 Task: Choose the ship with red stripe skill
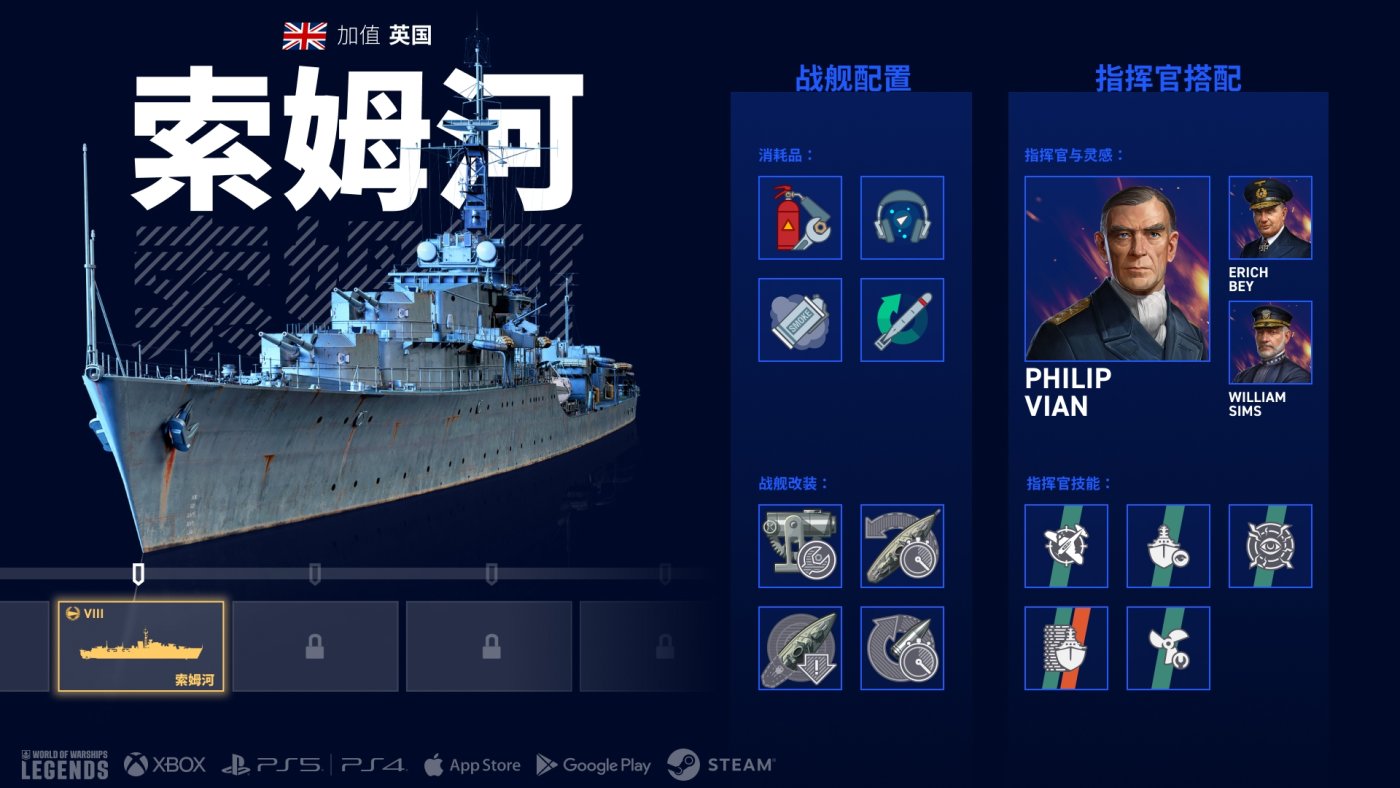click(1066, 648)
